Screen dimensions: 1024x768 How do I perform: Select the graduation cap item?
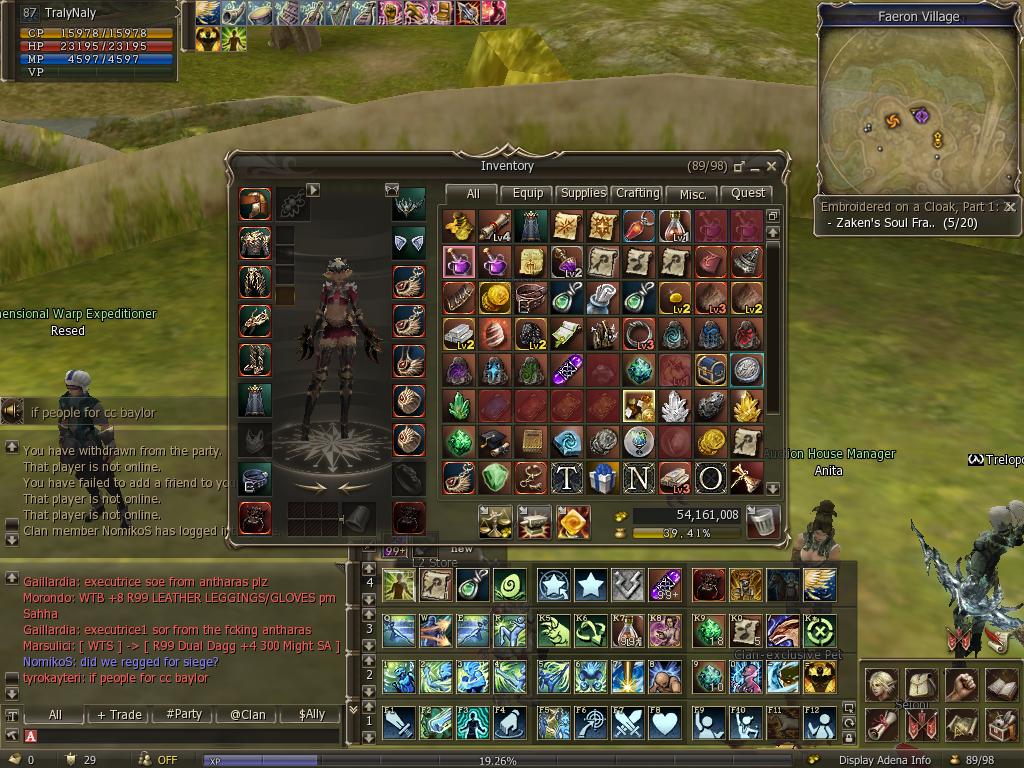tap(494, 442)
